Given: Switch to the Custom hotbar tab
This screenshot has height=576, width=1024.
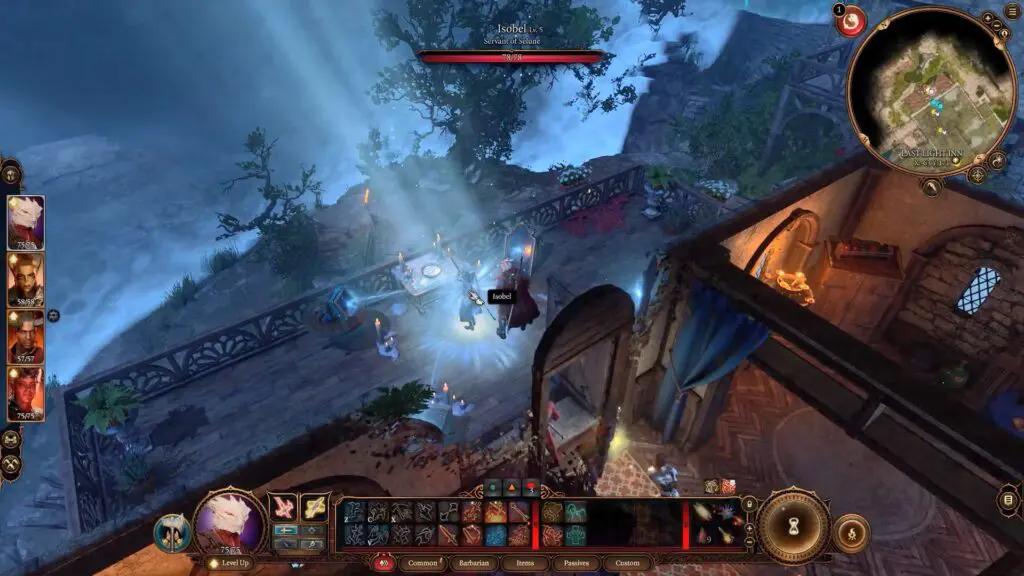Looking at the screenshot, I should 627,563.
